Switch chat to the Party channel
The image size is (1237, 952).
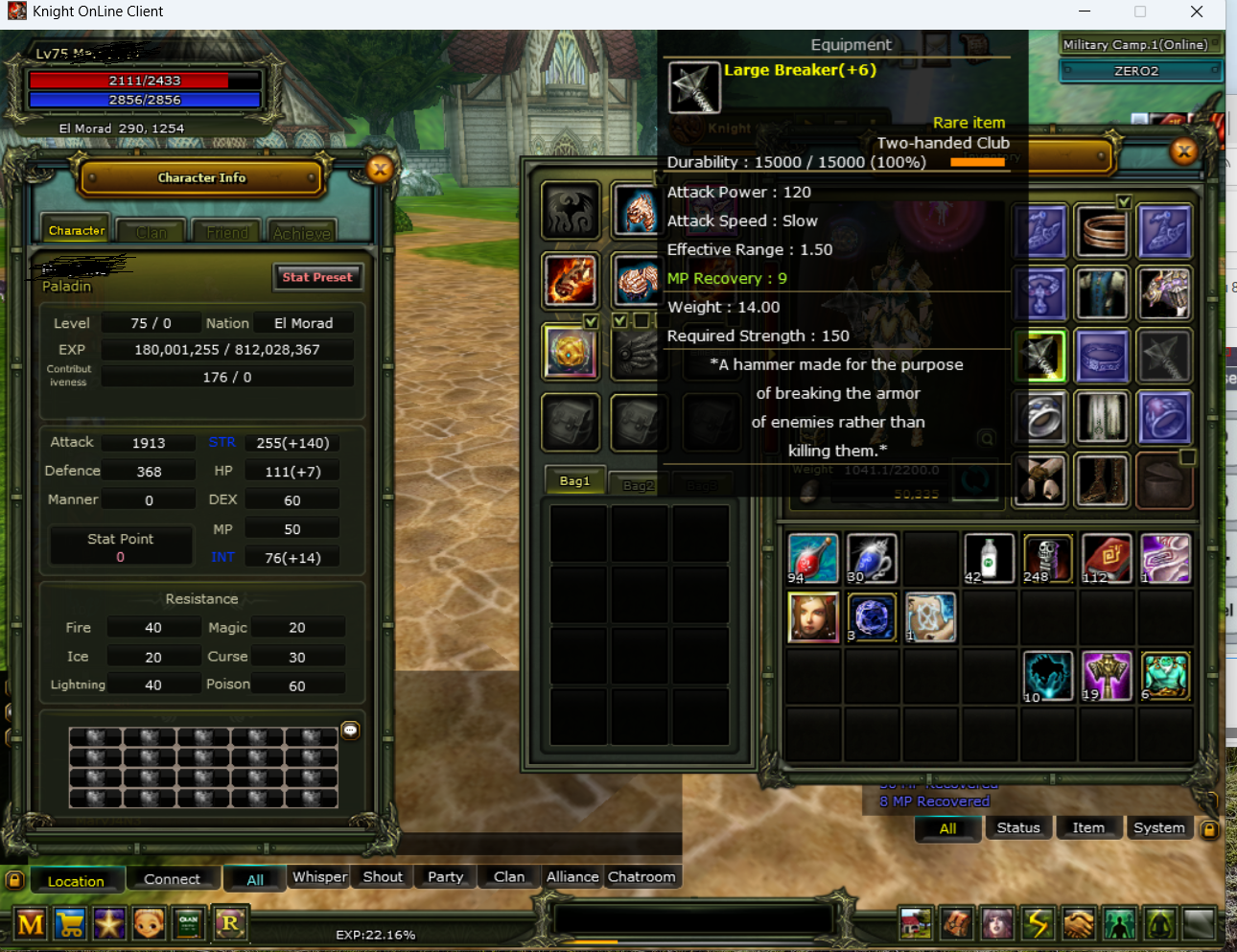(445, 877)
